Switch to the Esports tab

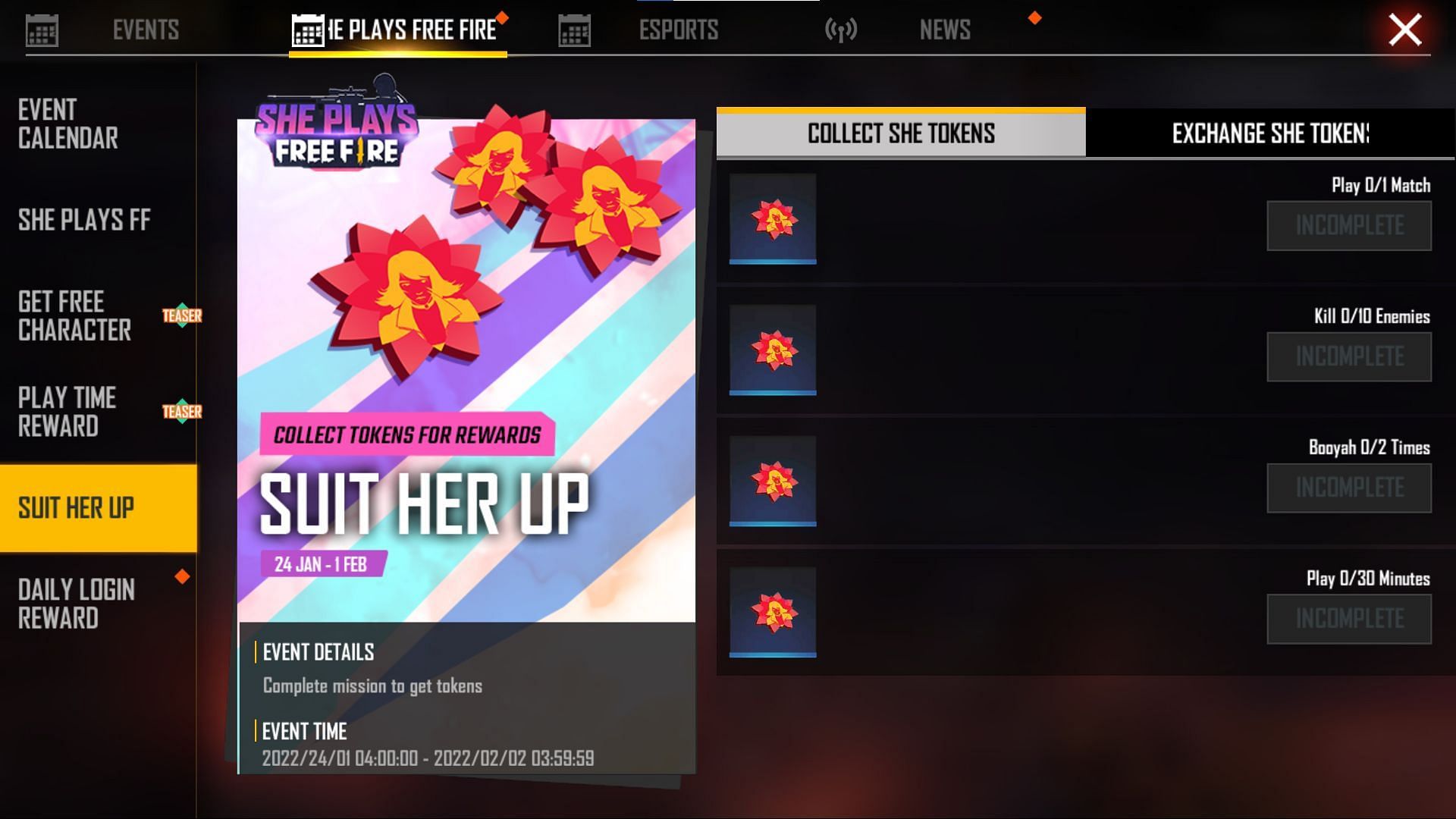tap(677, 30)
